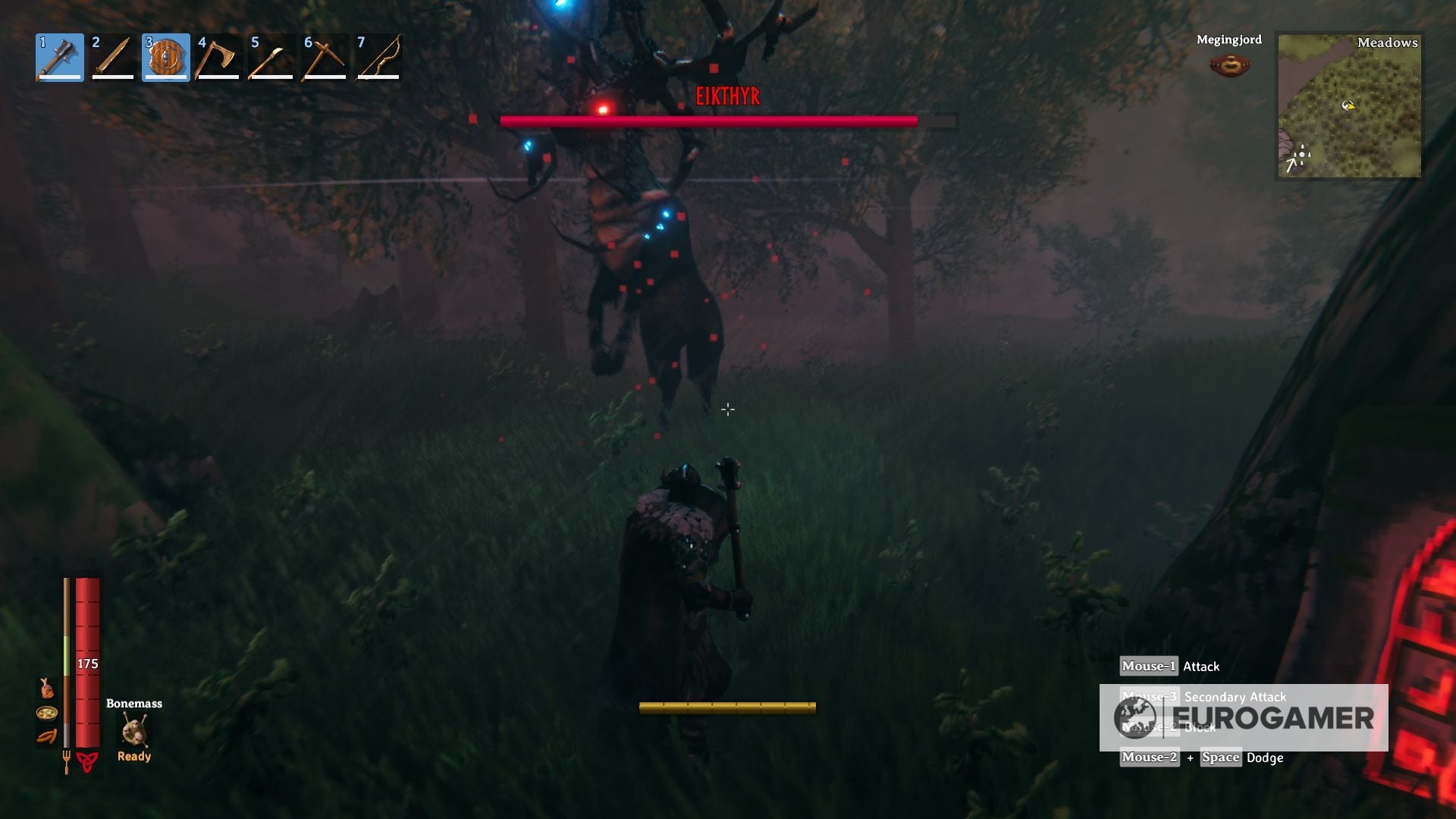
Task: Click the Megingjord belt icon near the minimap
Action: [x=1229, y=63]
